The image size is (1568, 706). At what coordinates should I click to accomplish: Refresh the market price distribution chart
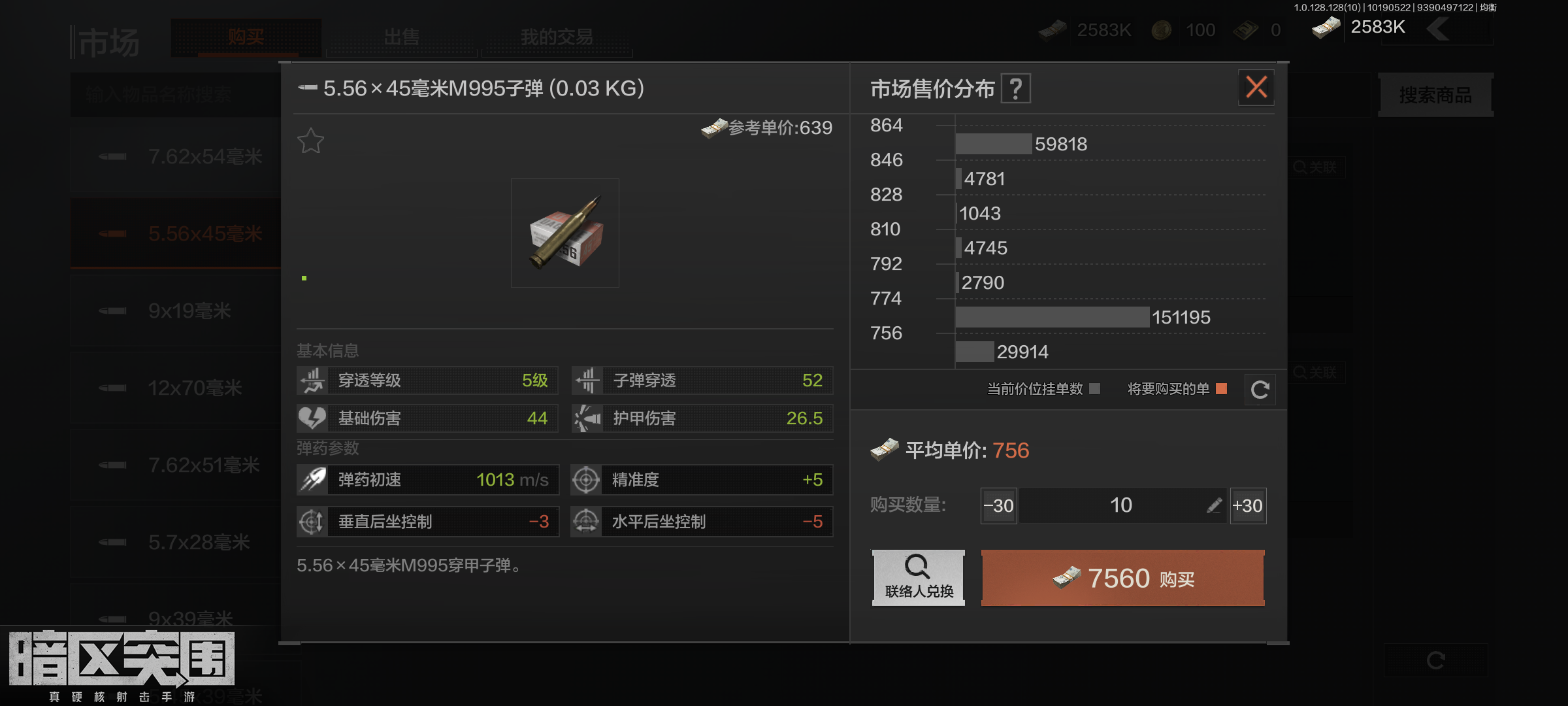(x=1260, y=389)
